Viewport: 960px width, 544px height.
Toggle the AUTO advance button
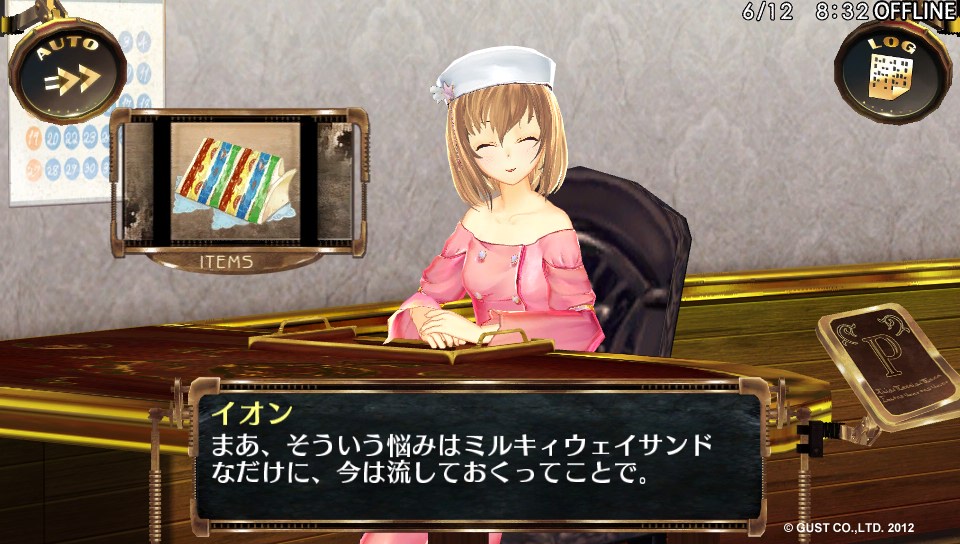(x=68, y=69)
